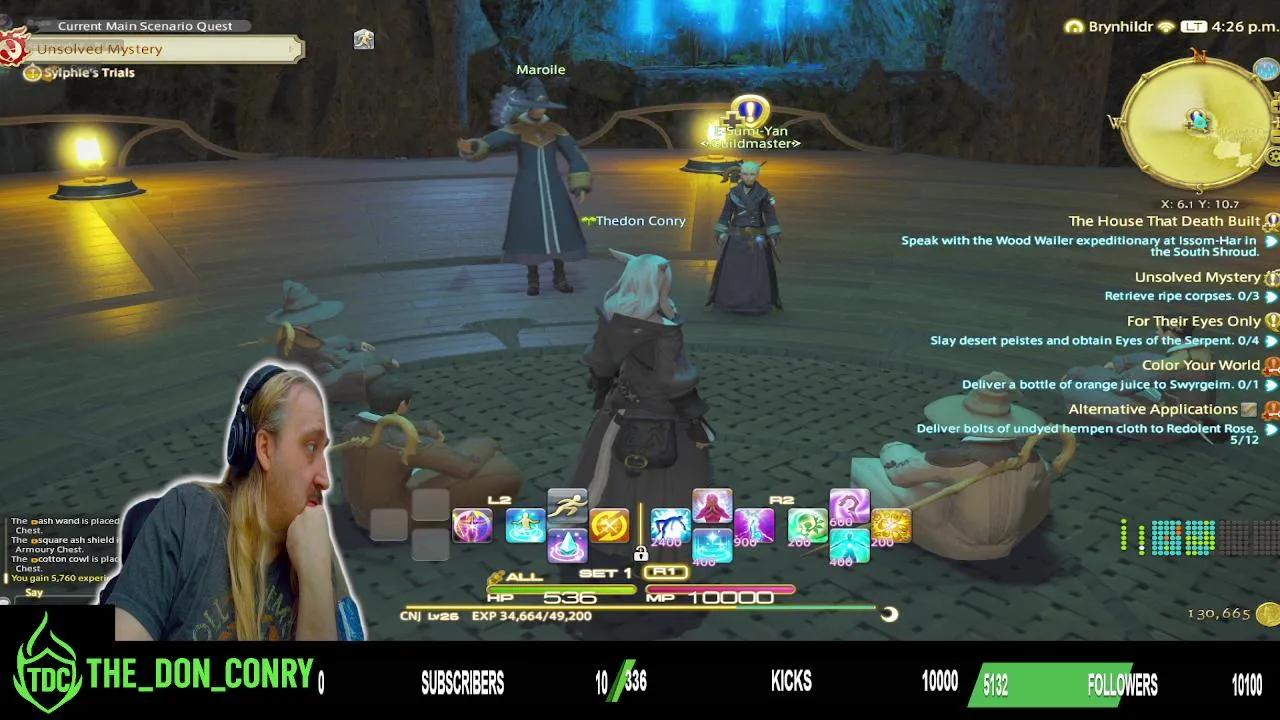Click the Current Main Scenario Quest header

click(x=145, y=25)
